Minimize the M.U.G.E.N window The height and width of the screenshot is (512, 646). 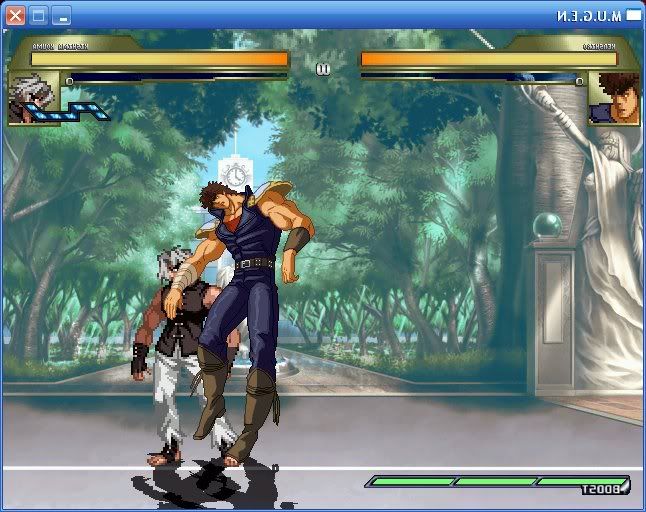[61, 15]
